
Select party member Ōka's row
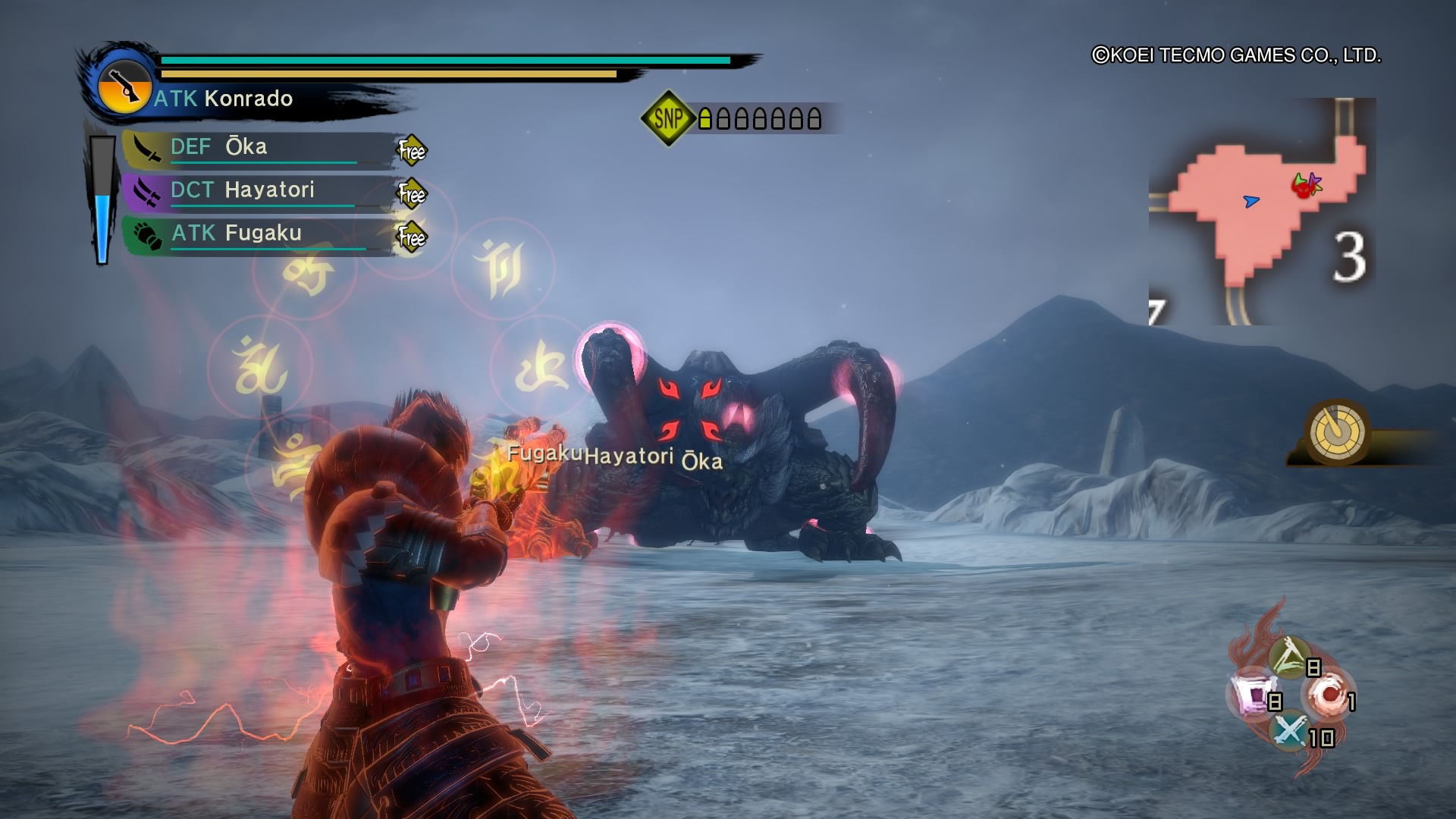[x=258, y=148]
